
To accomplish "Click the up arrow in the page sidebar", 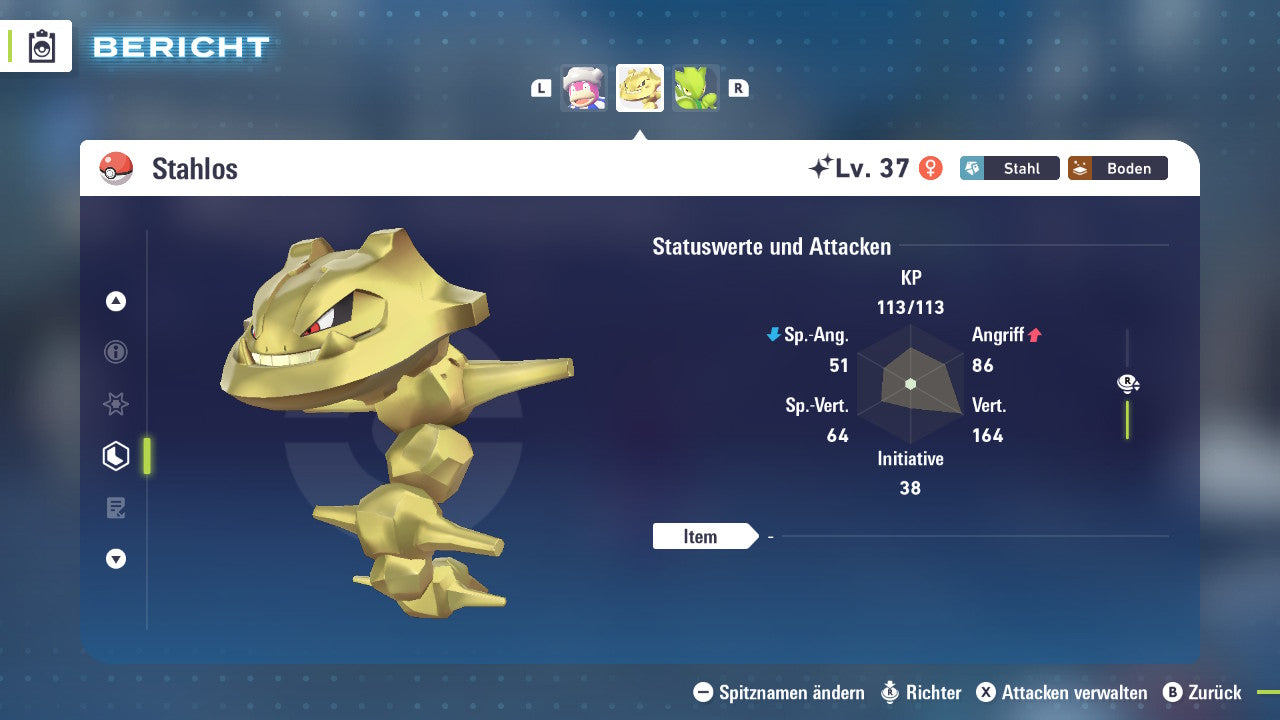I will [116, 301].
